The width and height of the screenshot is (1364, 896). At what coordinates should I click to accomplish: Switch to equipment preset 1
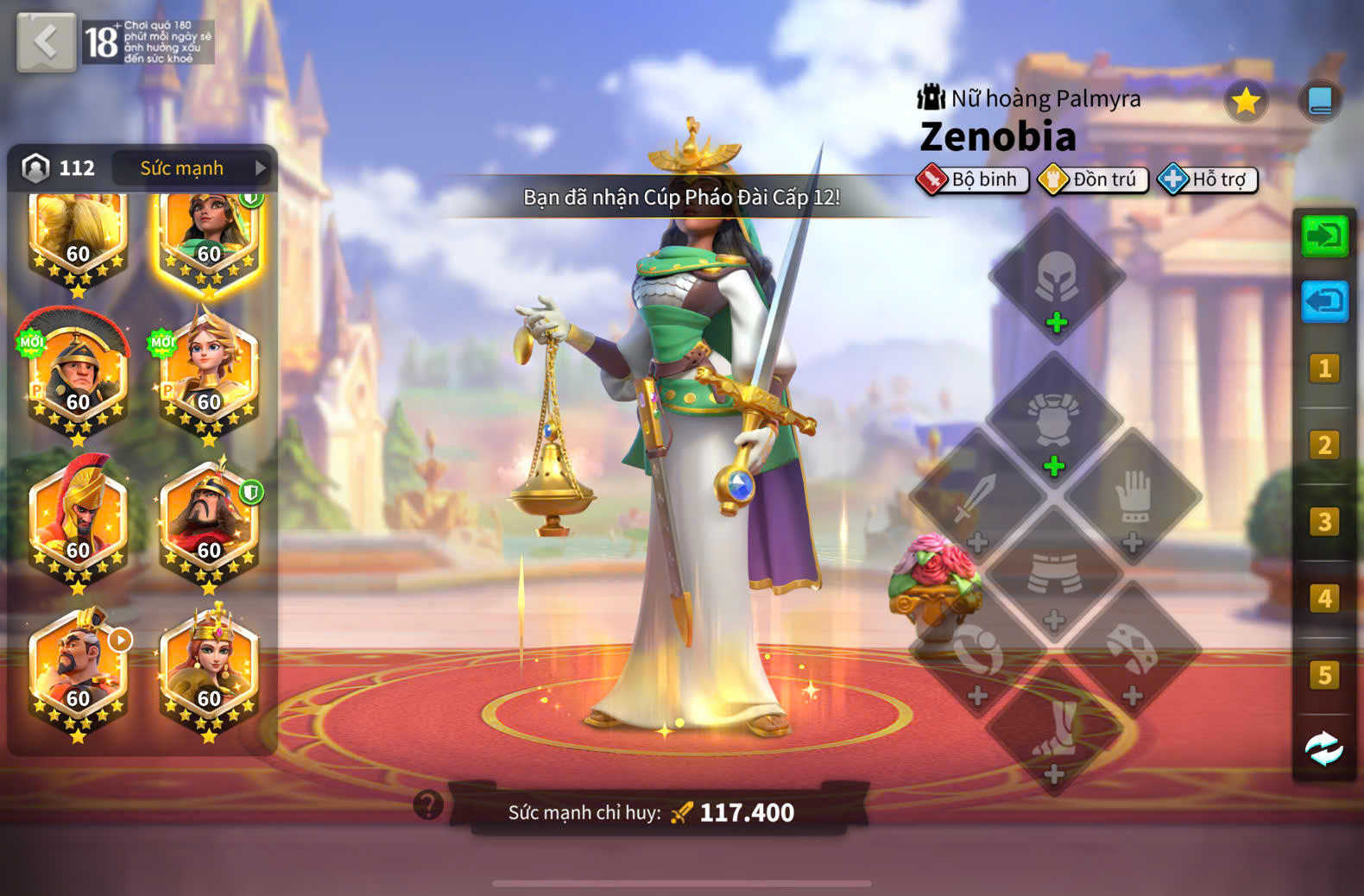point(1324,369)
